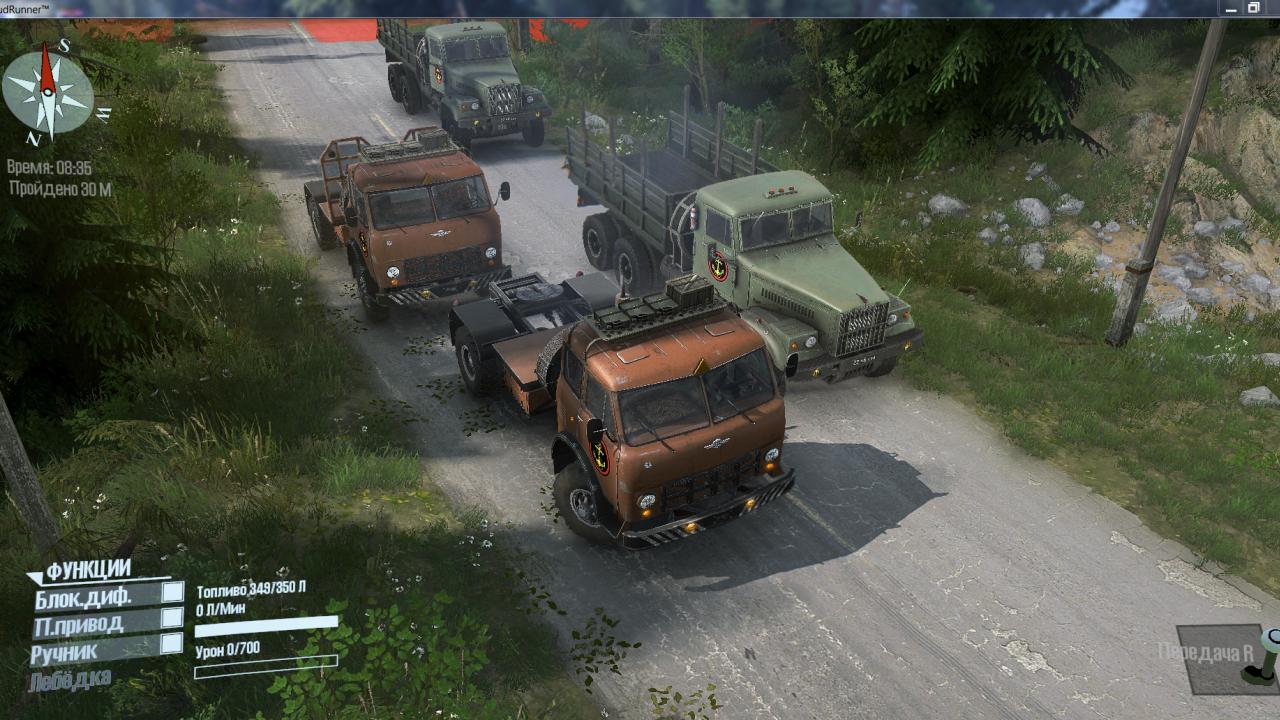This screenshot has height=720, width=1280.
Task: Click the compass in the corner
Action: point(48,92)
